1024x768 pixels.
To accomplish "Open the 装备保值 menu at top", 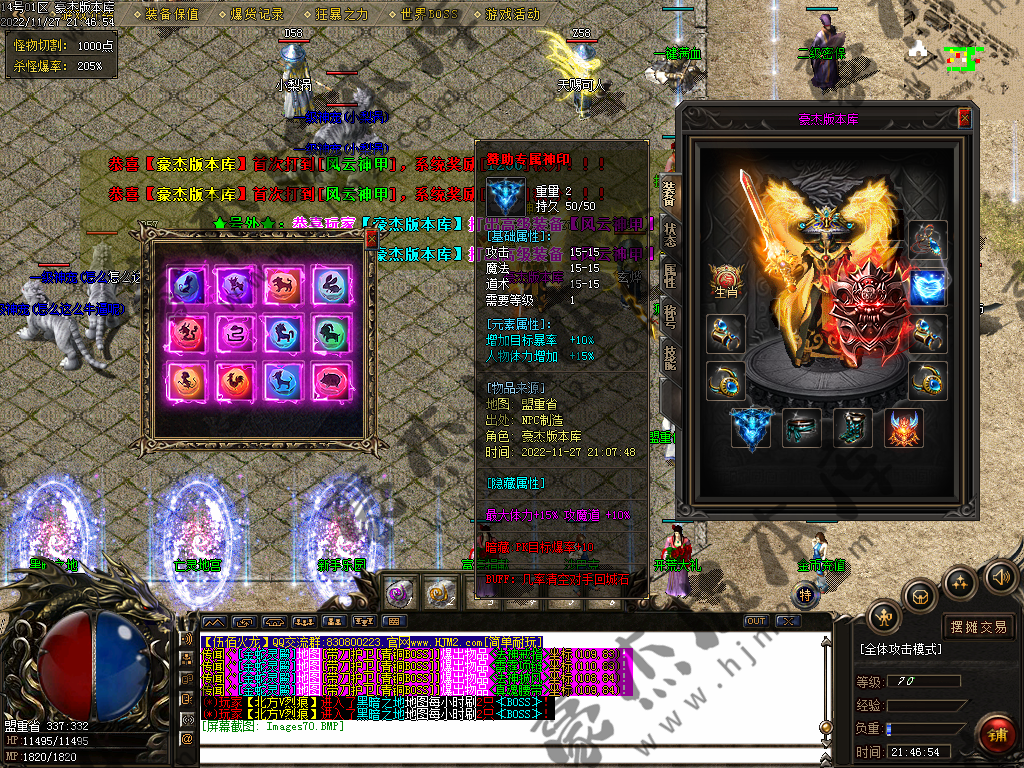I will pos(172,15).
